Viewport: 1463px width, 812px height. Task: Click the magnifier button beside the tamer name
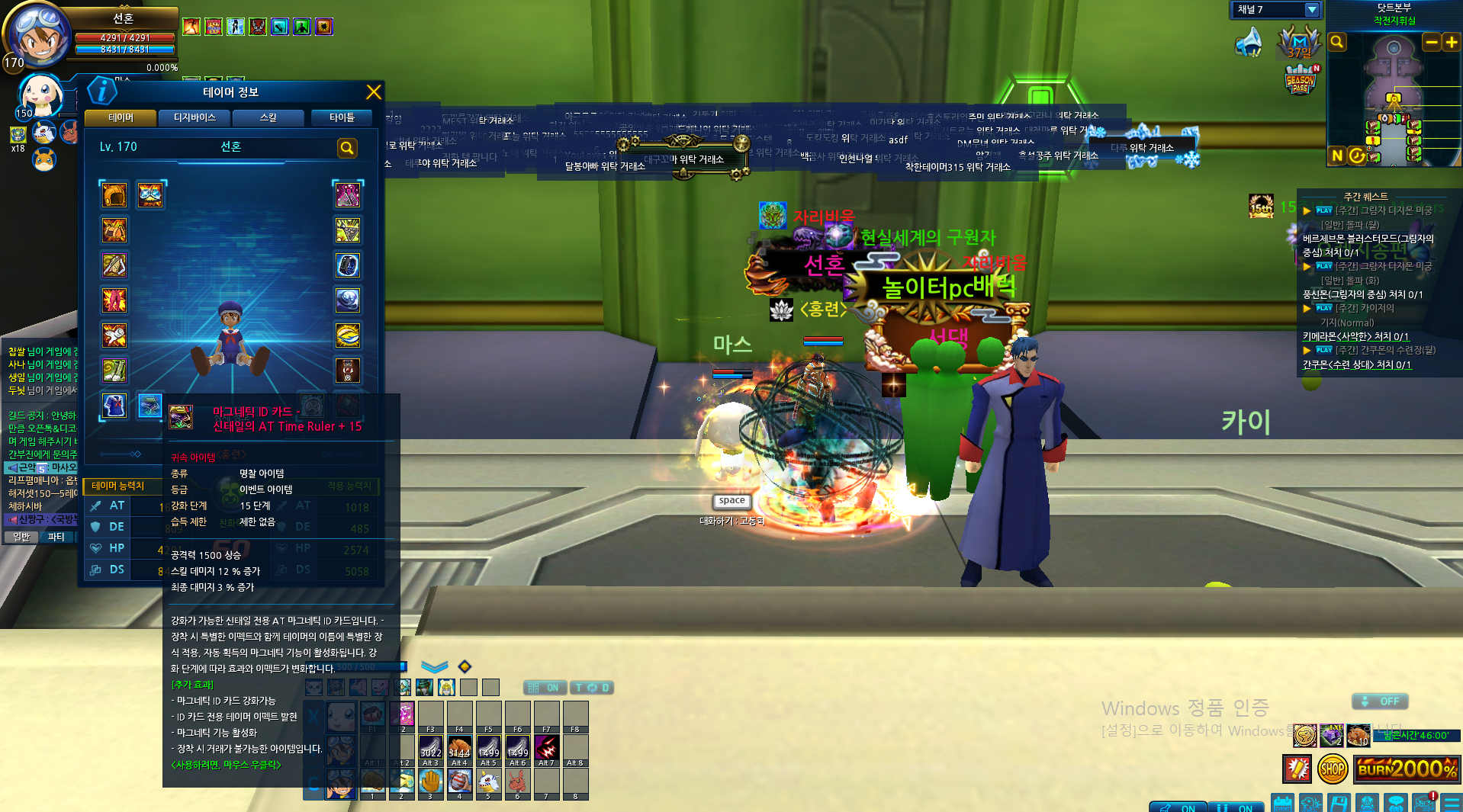click(x=347, y=148)
